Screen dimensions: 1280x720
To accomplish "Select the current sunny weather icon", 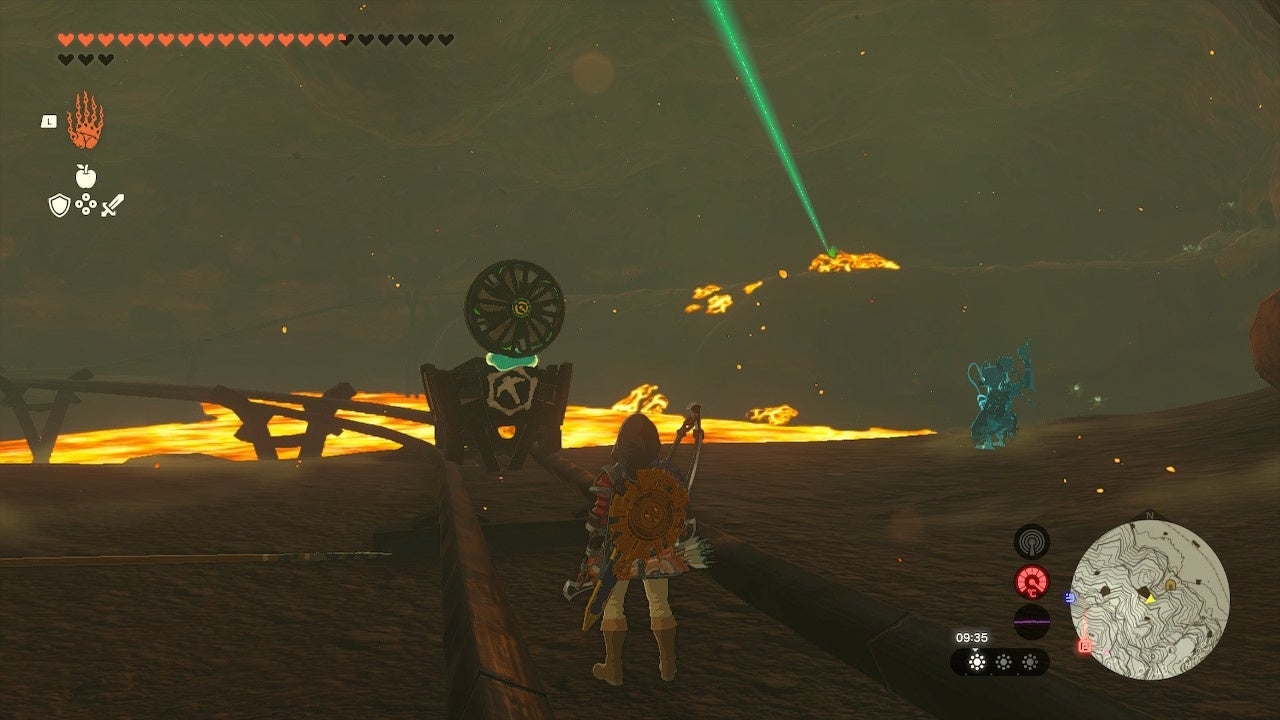I will 976,660.
